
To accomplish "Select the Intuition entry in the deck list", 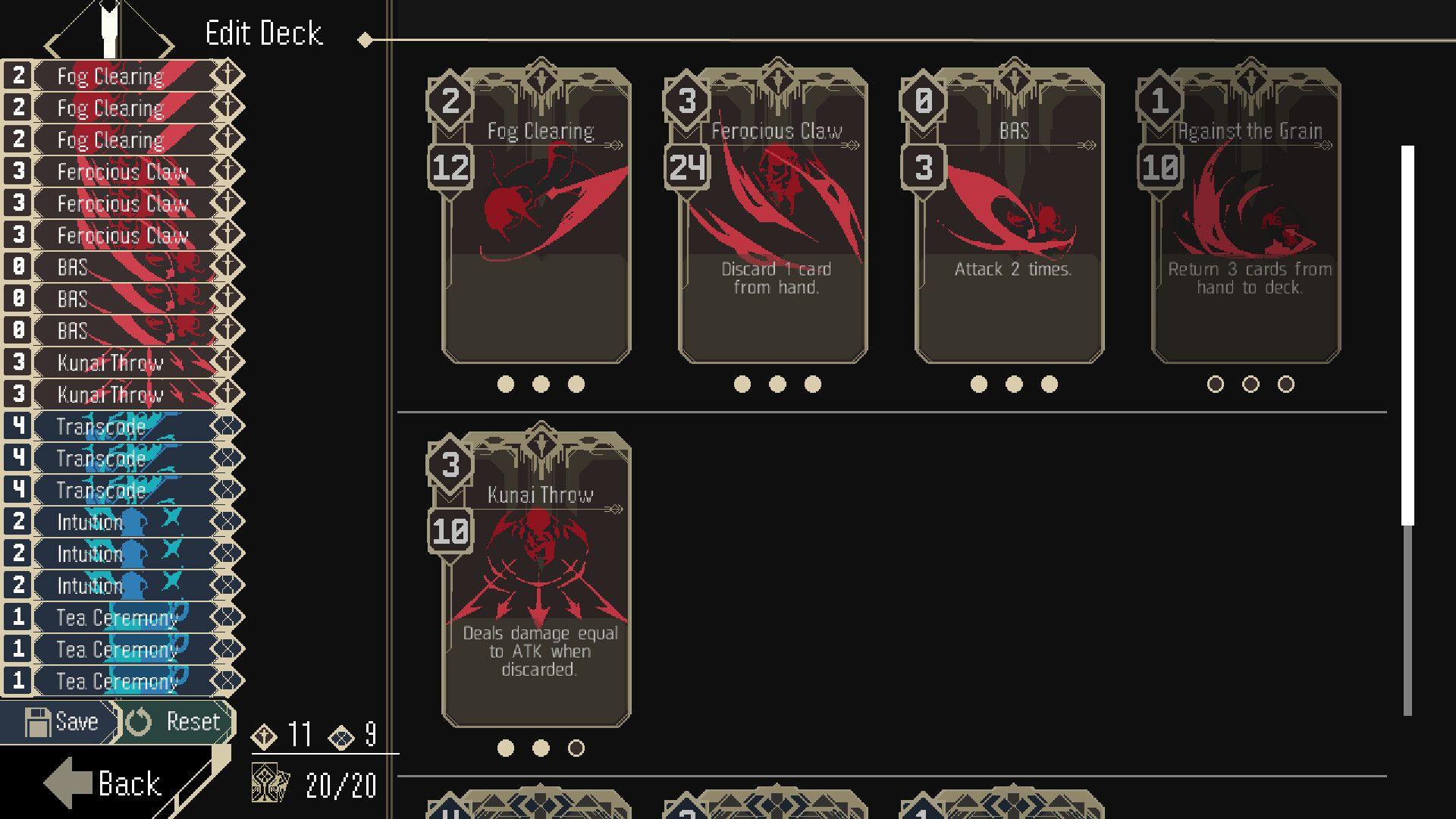I will (91, 522).
